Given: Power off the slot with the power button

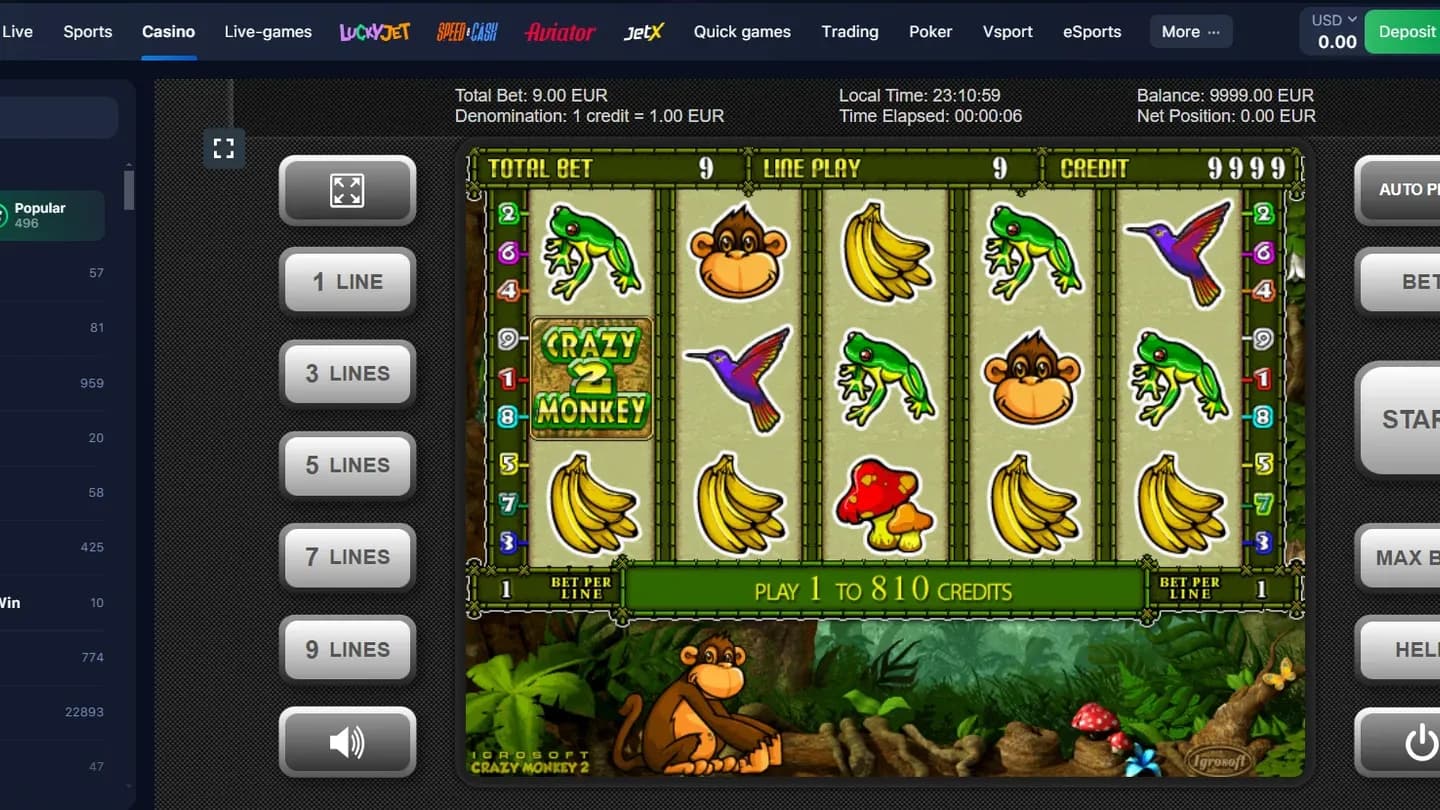Looking at the screenshot, I should pos(1420,742).
